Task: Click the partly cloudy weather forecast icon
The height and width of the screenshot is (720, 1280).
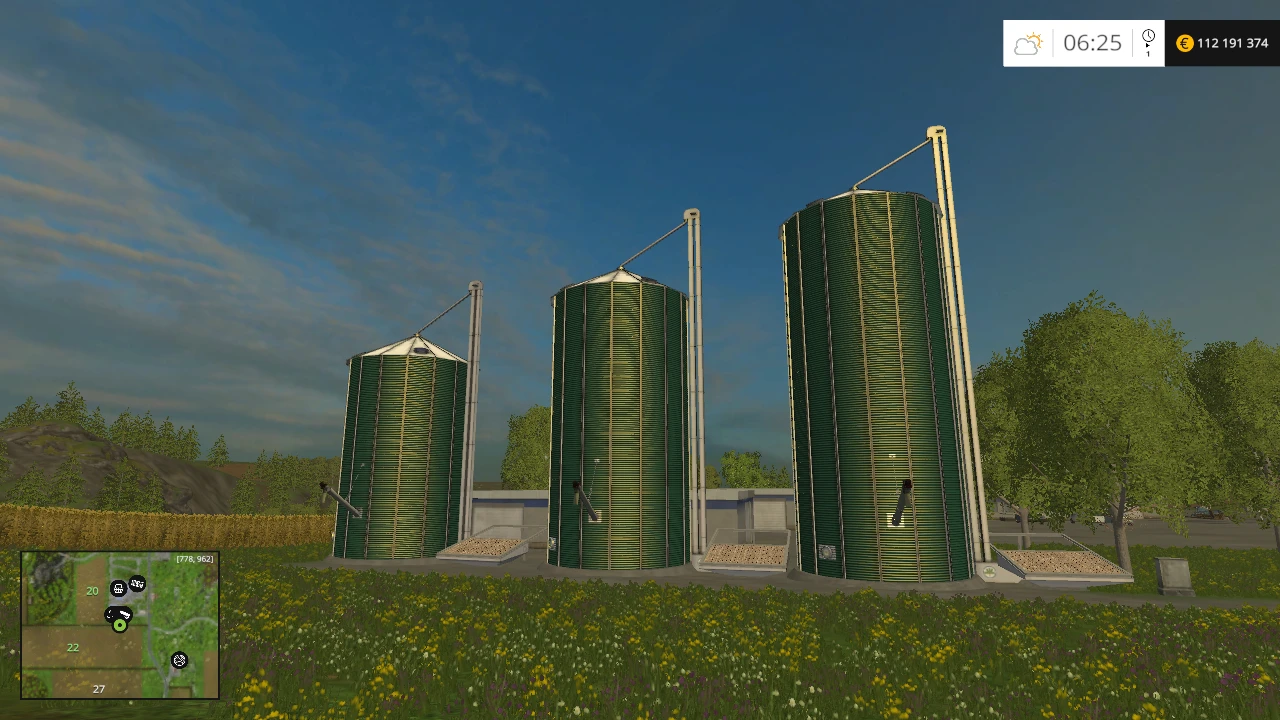Action: pyautogui.click(x=1028, y=42)
